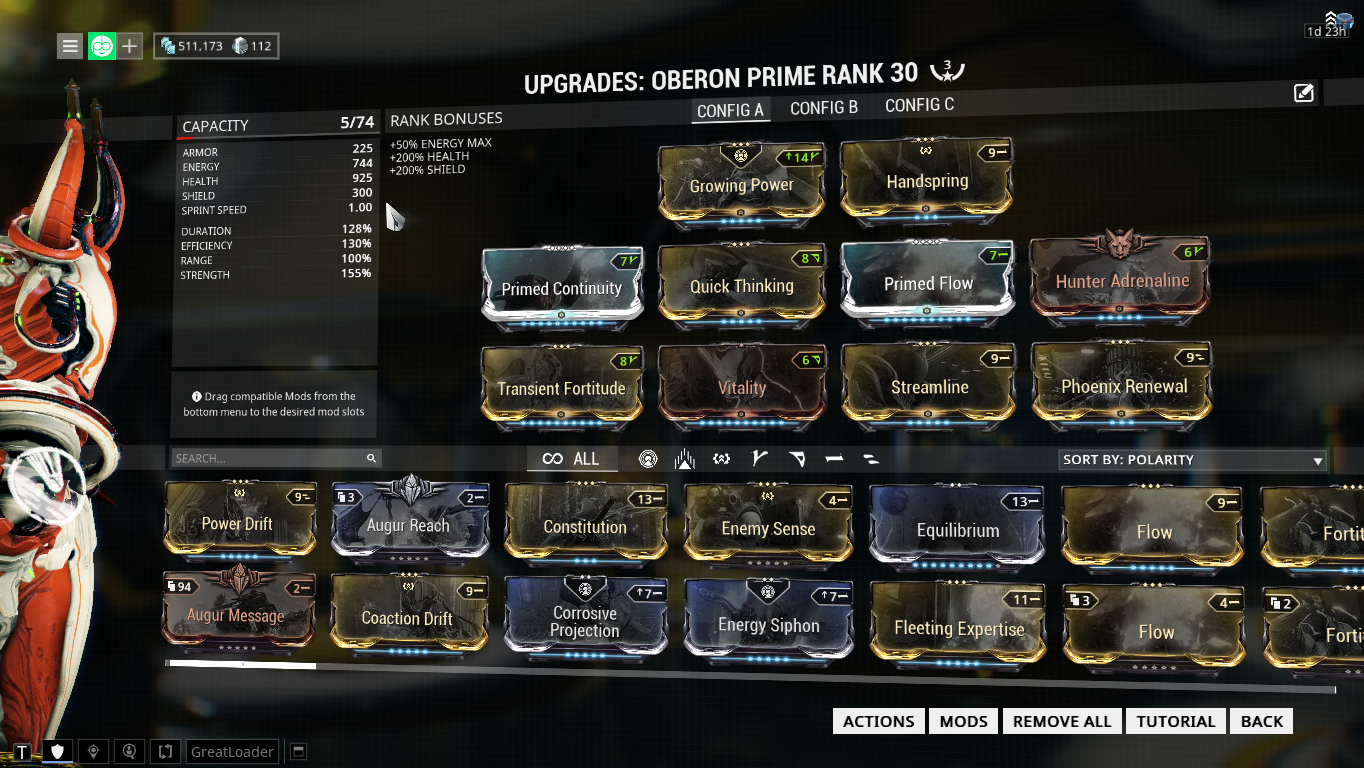Screen dimensions: 1364x768
Task: Show all mods with the ALL filter
Action: tap(572, 459)
